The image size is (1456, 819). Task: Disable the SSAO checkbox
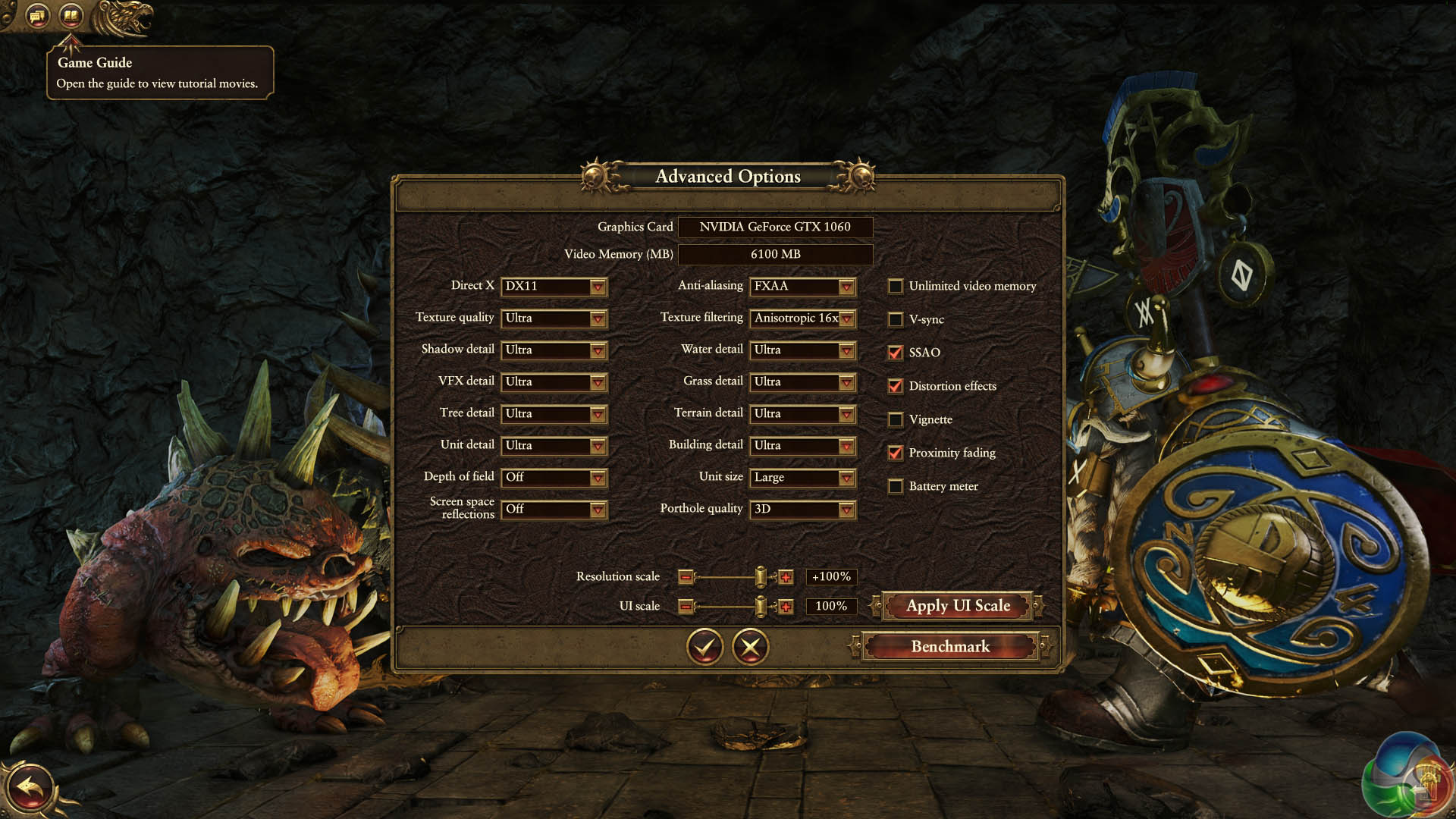pos(896,353)
